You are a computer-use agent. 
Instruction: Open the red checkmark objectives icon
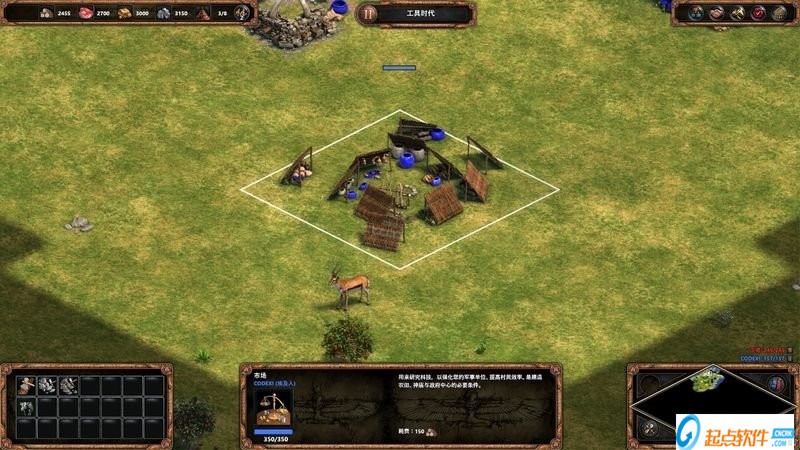[757, 13]
